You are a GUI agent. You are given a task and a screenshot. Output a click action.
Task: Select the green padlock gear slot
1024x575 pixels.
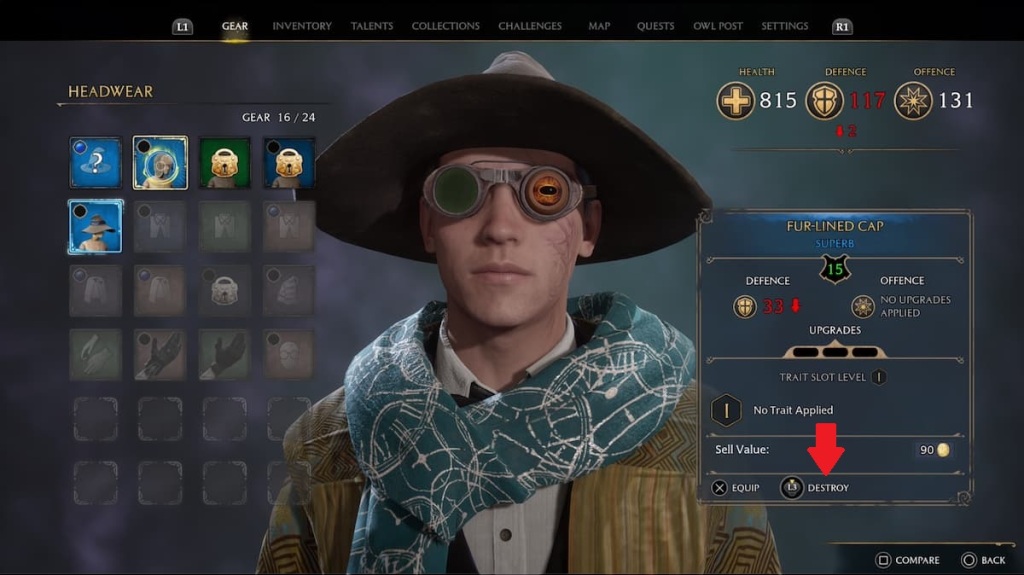225,162
